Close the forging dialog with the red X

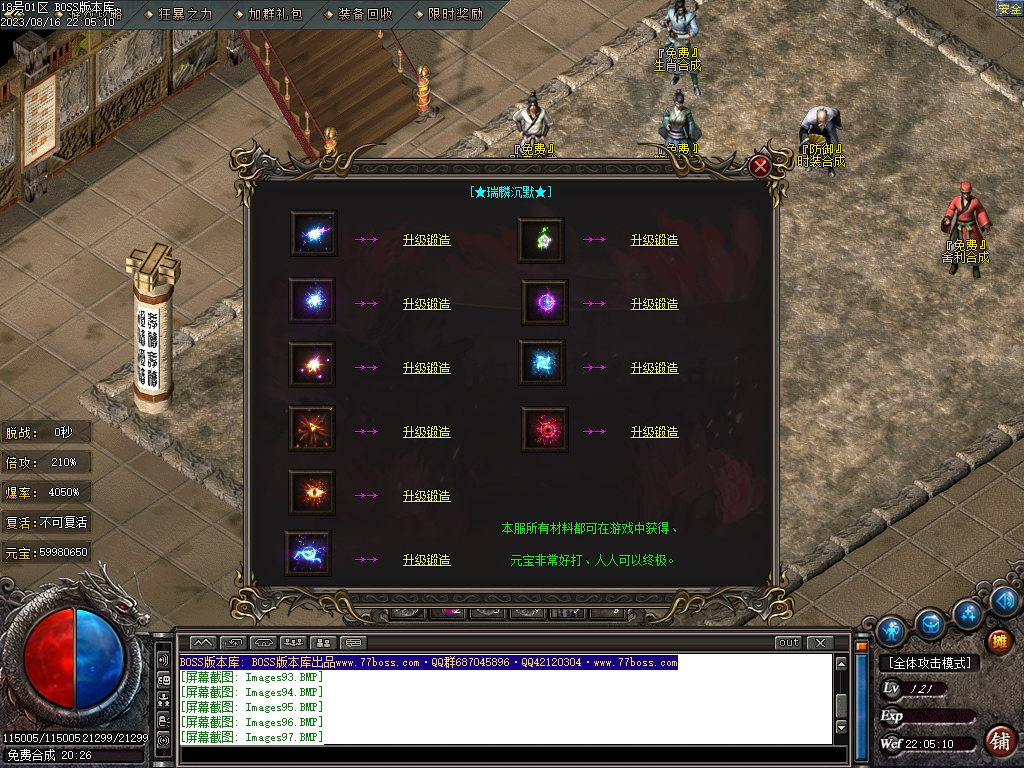(760, 167)
